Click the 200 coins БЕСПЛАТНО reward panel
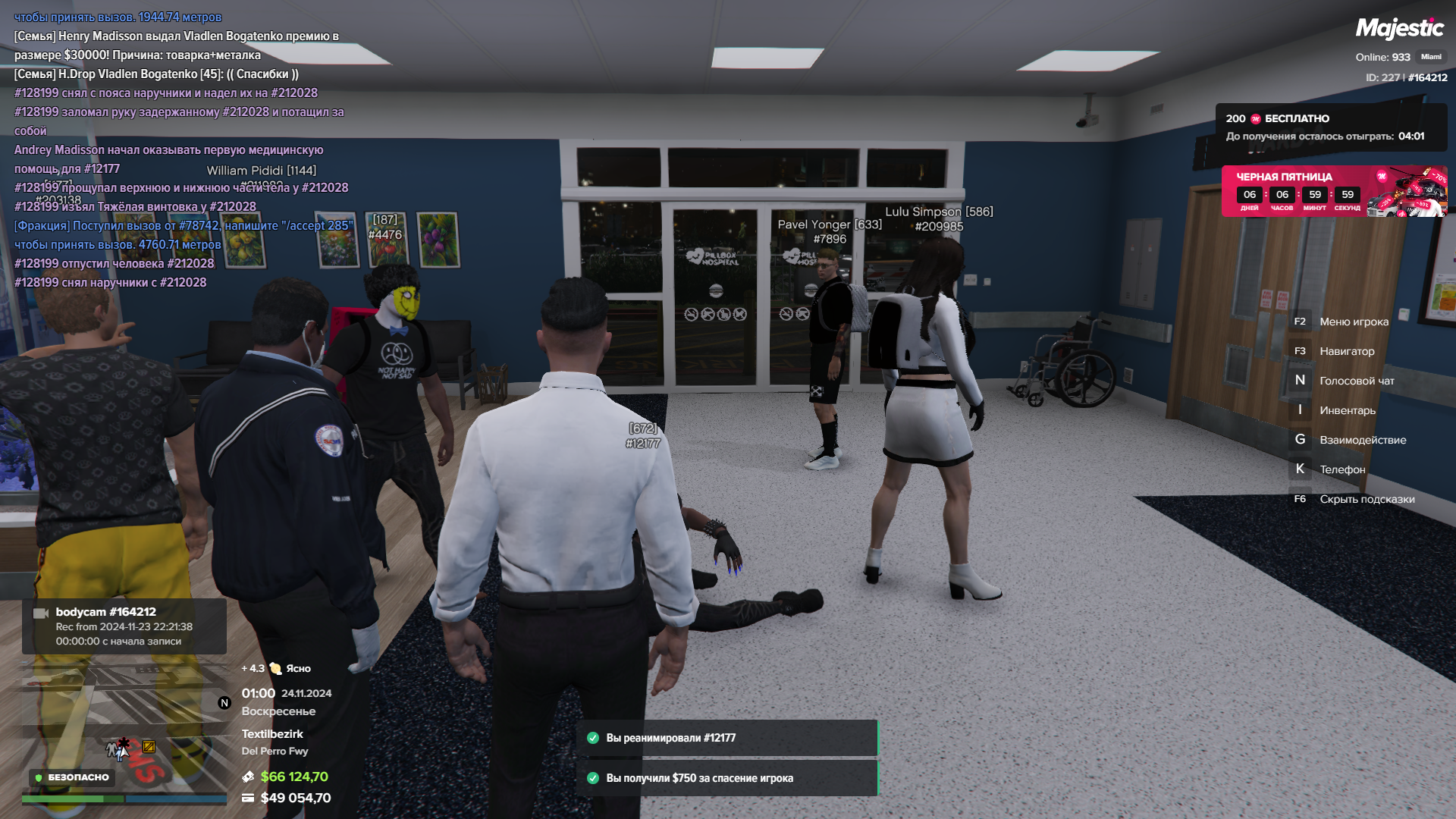The height and width of the screenshot is (819, 1456). pyautogui.click(x=1331, y=127)
